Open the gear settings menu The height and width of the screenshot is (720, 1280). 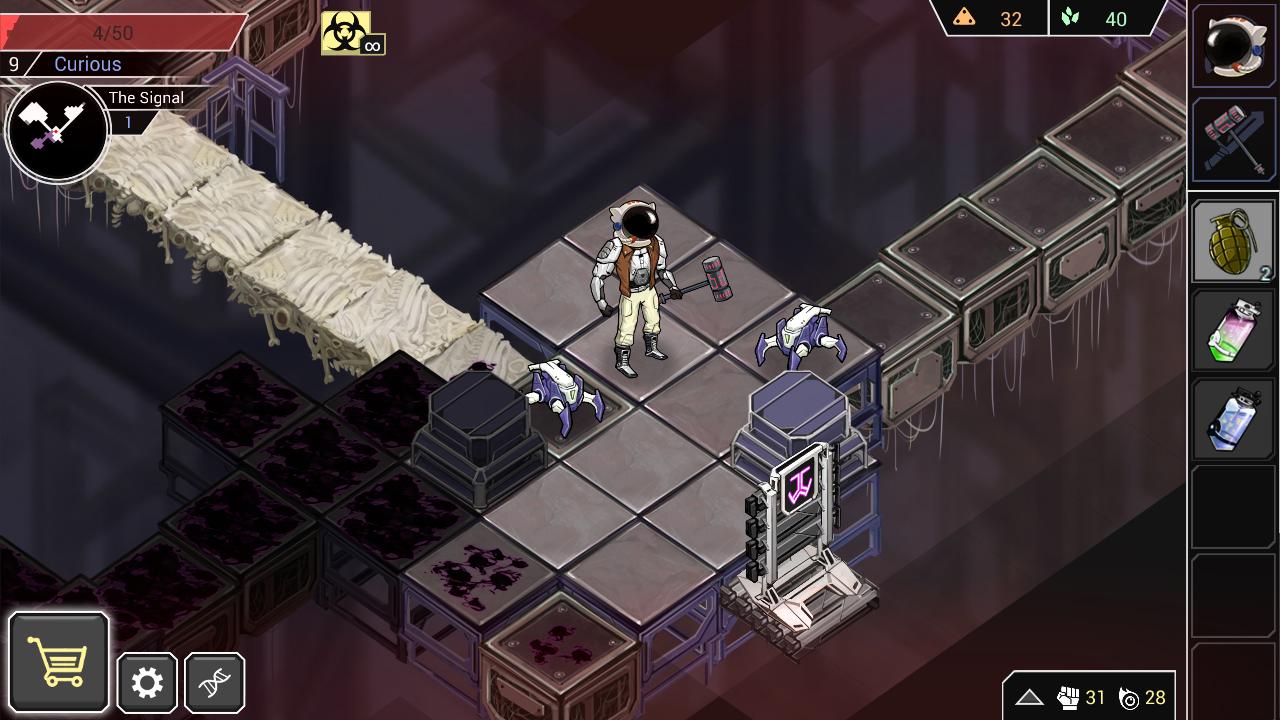click(147, 683)
